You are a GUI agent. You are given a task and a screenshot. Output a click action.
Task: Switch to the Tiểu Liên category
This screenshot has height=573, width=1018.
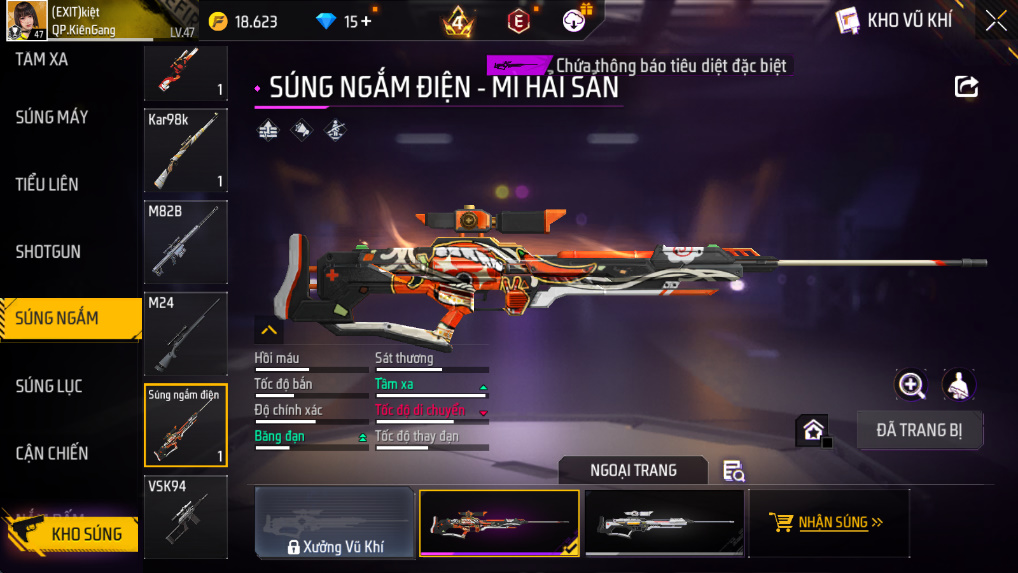click(47, 184)
